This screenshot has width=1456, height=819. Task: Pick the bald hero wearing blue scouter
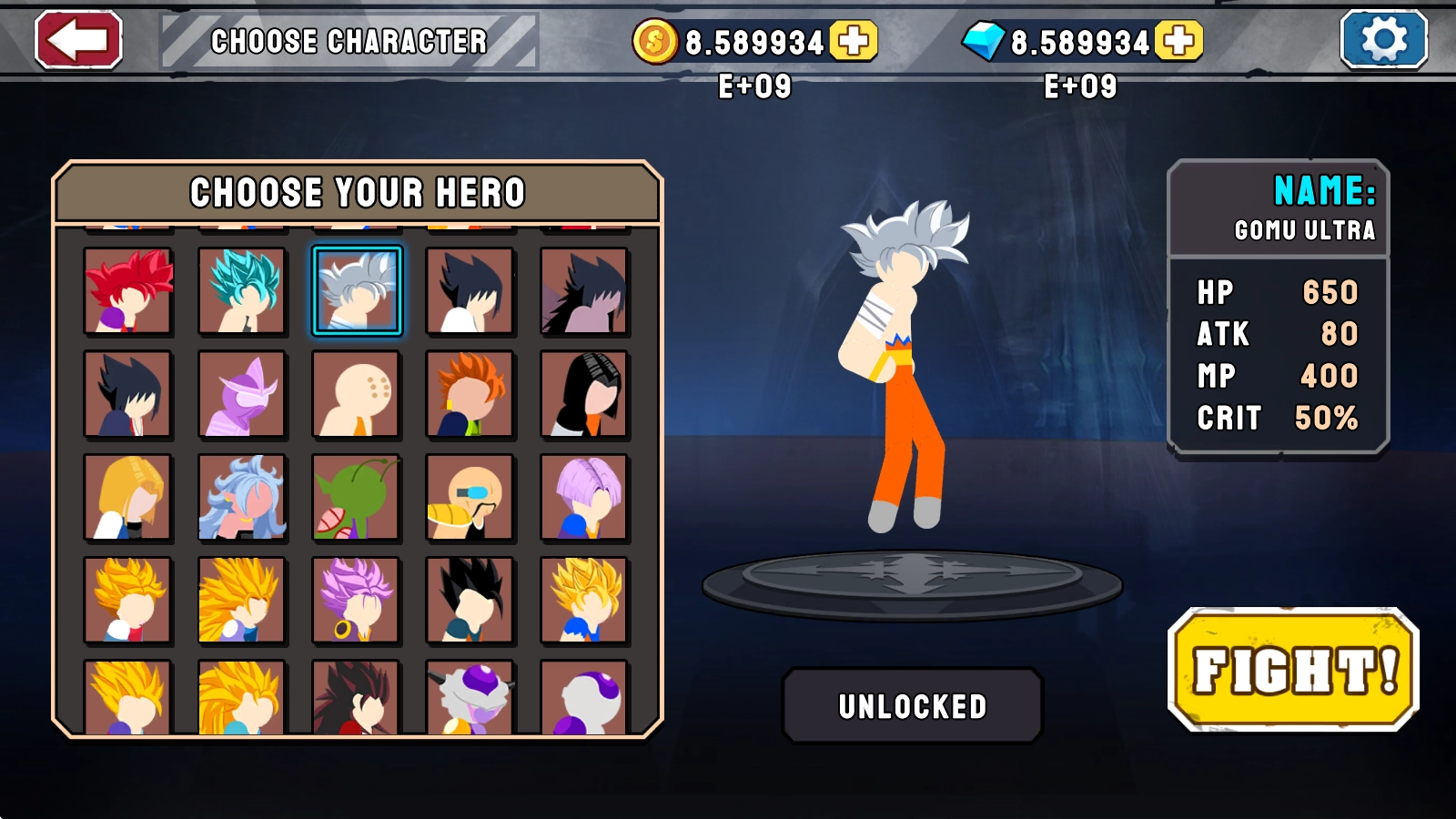pyautogui.click(x=470, y=498)
